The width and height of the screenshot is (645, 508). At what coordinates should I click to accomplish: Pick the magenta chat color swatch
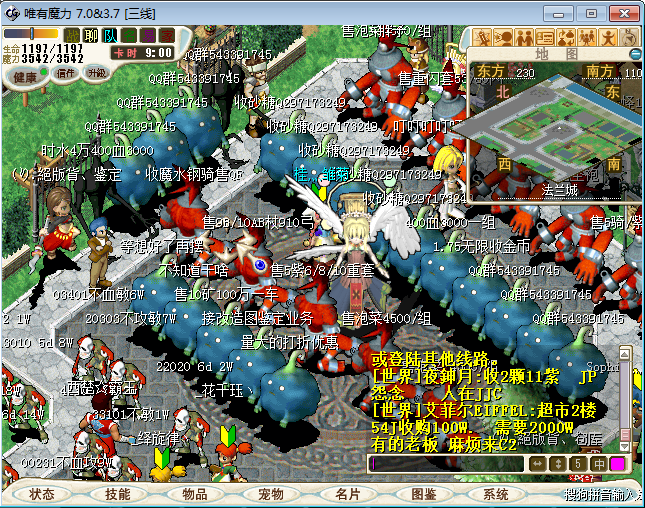(617, 464)
